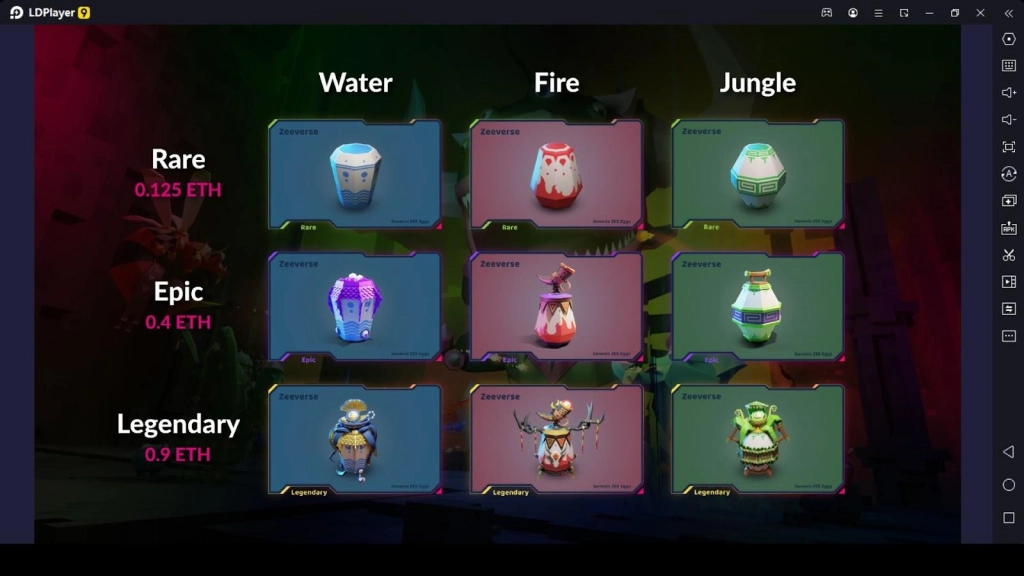This screenshot has height=576, width=1024.
Task: Choose the Rare Fire egg card
Action: pos(557,175)
